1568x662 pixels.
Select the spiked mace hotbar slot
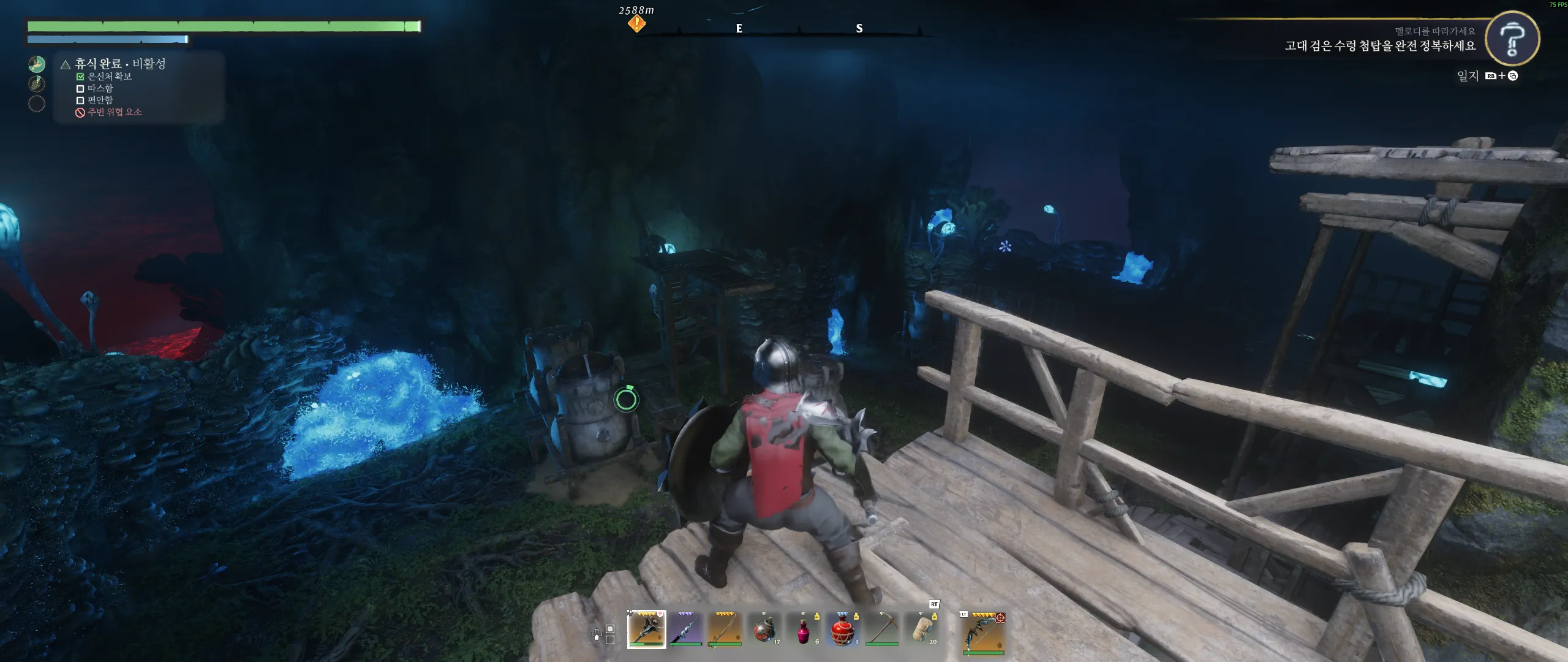(646, 629)
